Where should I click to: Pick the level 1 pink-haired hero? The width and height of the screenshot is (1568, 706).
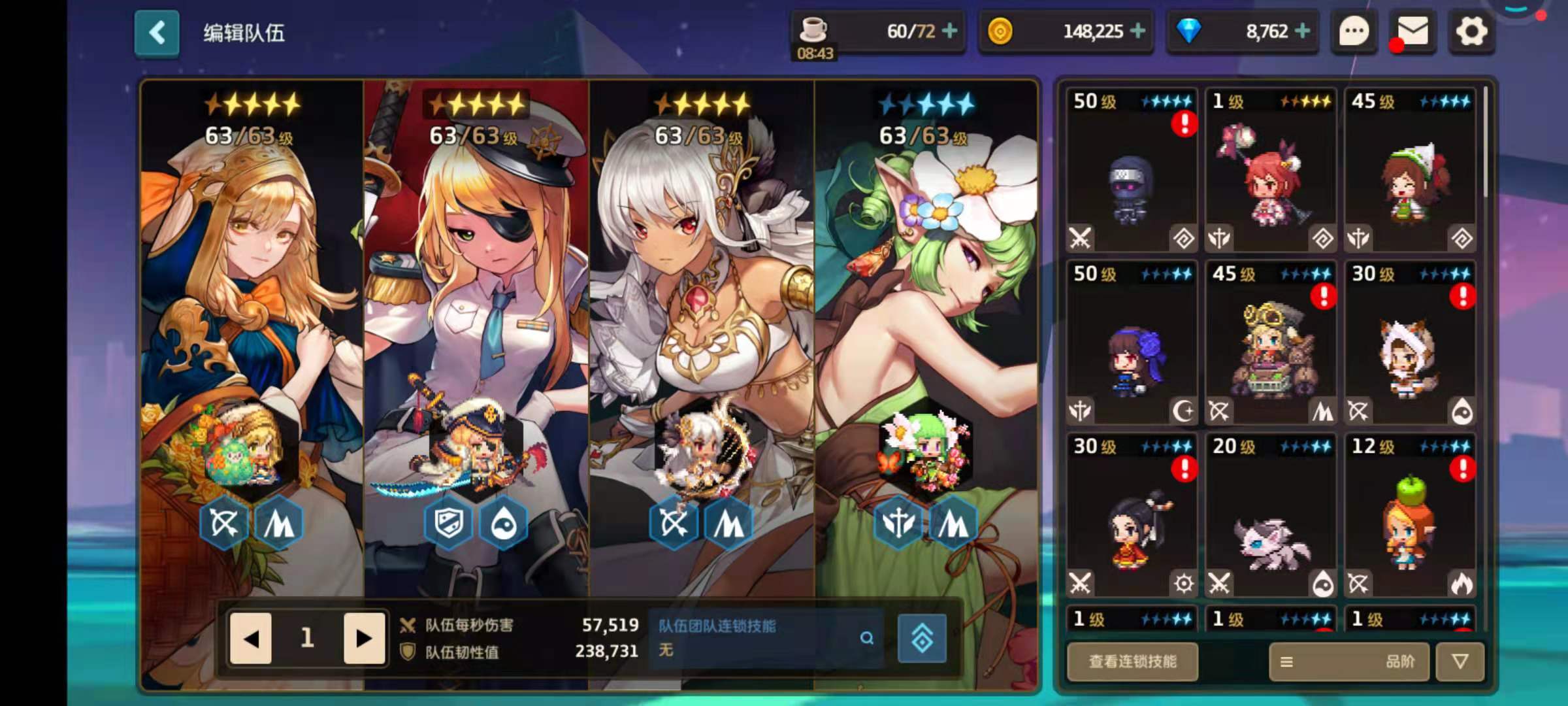point(1271,170)
